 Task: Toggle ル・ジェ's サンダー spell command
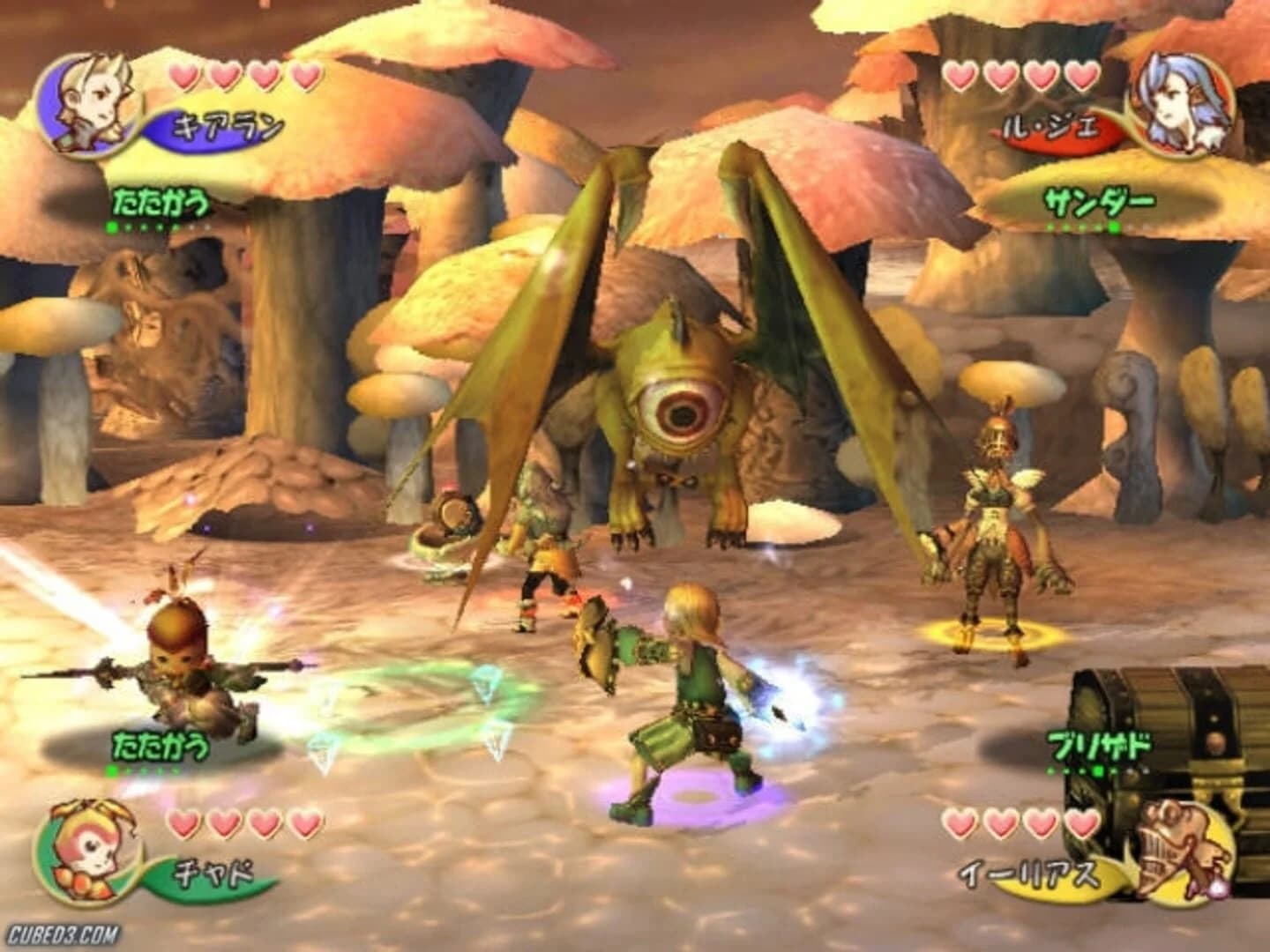[1101, 200]
